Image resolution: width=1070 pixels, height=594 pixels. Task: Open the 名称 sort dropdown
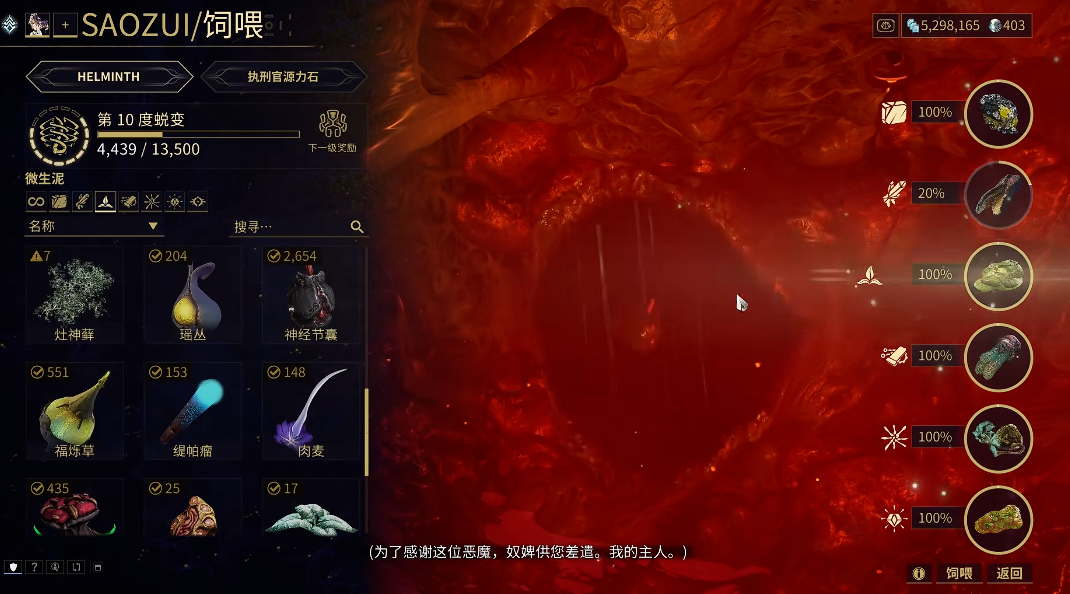tap(93, 226)
